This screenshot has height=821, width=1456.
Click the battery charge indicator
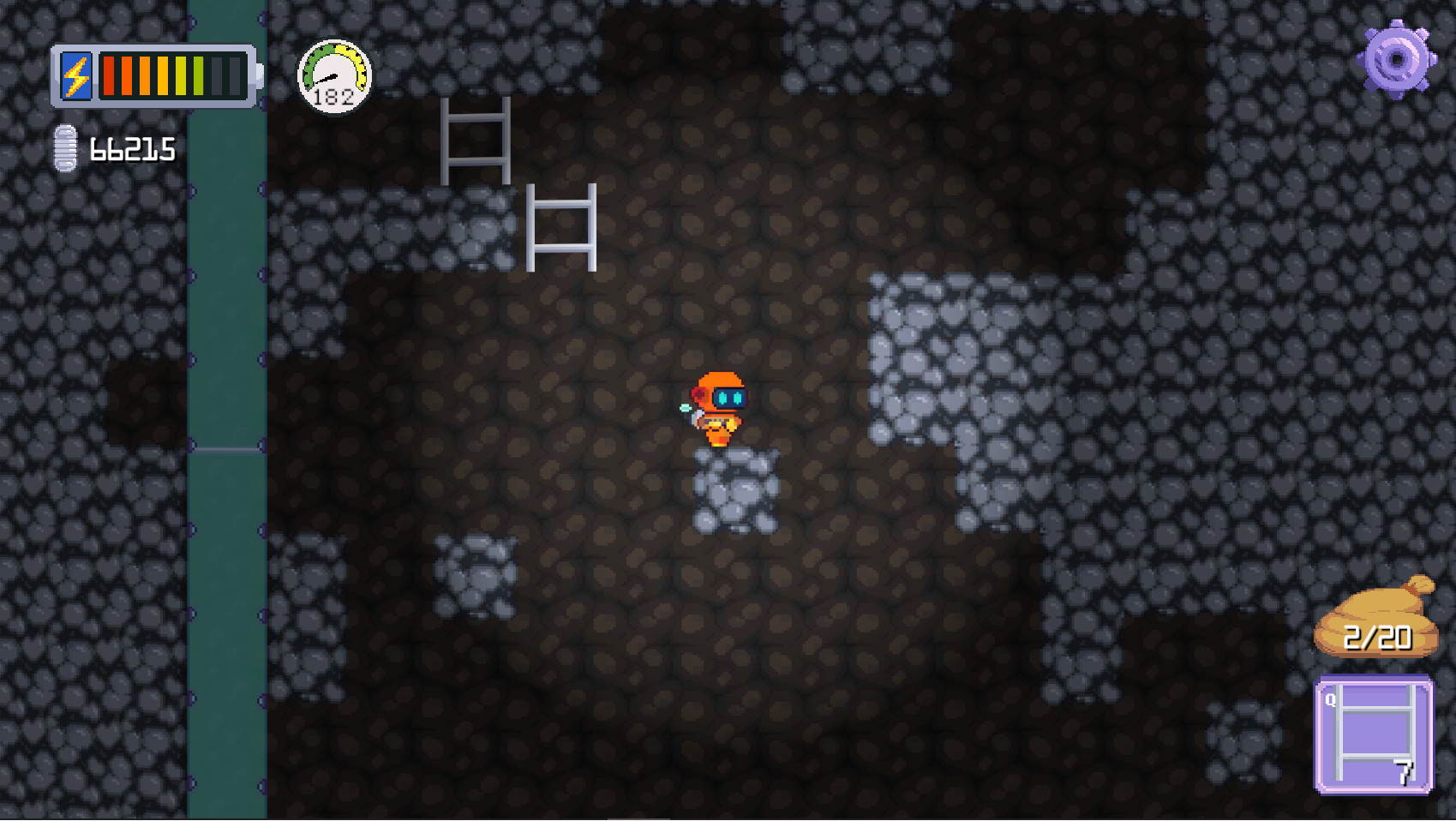pyautogui.click(x=154, y=77)
